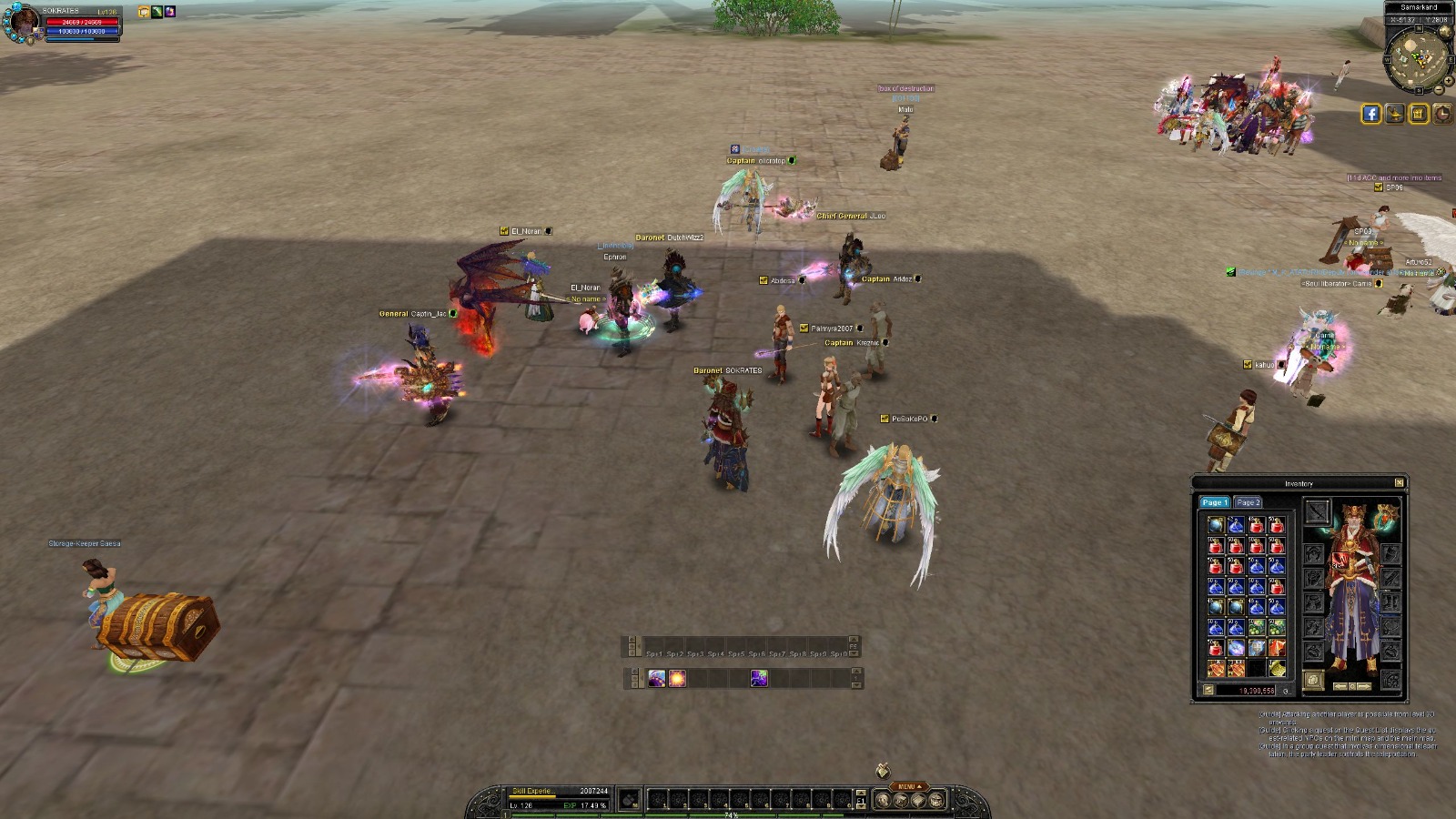Expand the MENU button

(x=908, y=786)
